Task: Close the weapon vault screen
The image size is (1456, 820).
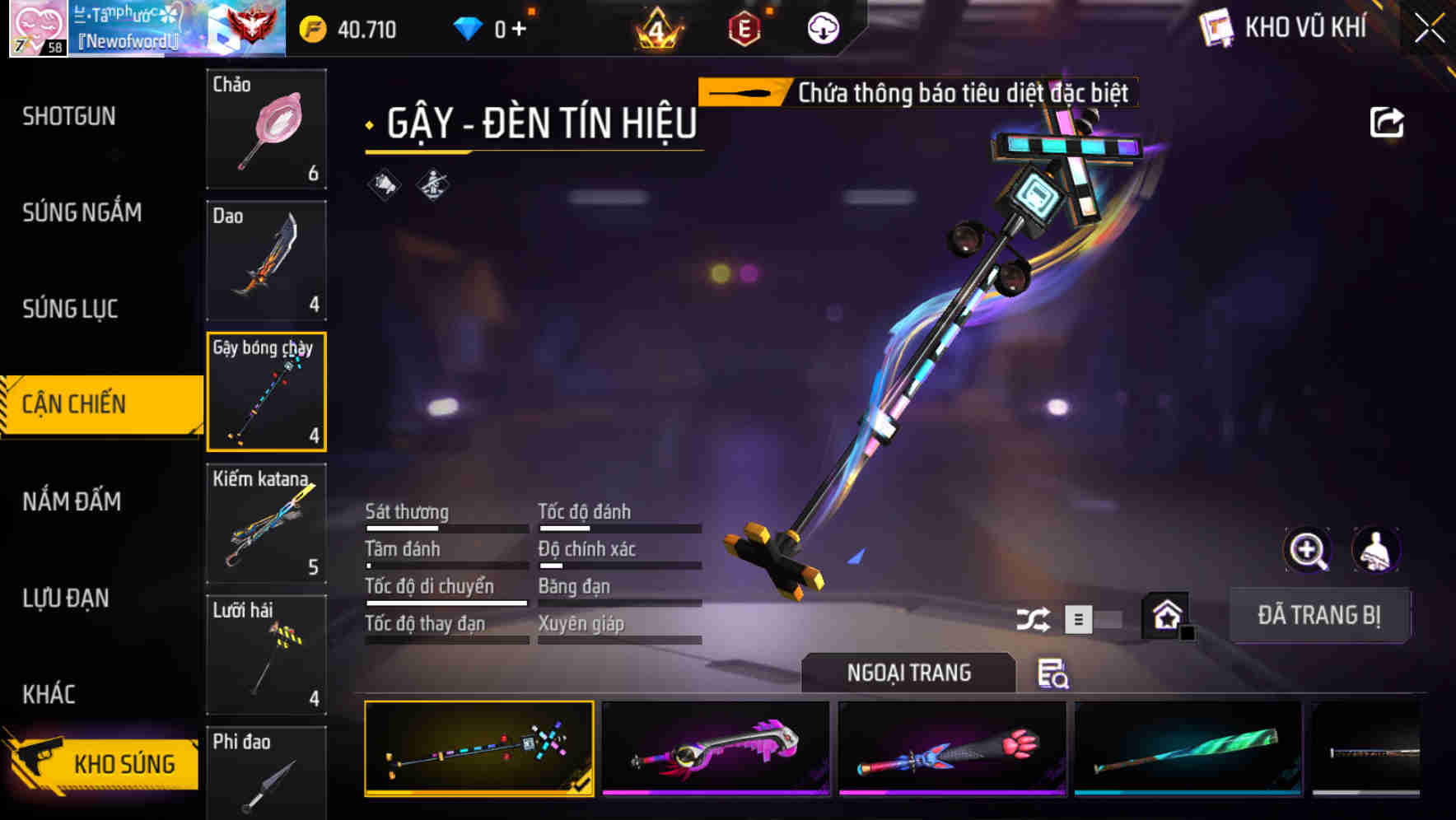Action: tap(1429, 29)
